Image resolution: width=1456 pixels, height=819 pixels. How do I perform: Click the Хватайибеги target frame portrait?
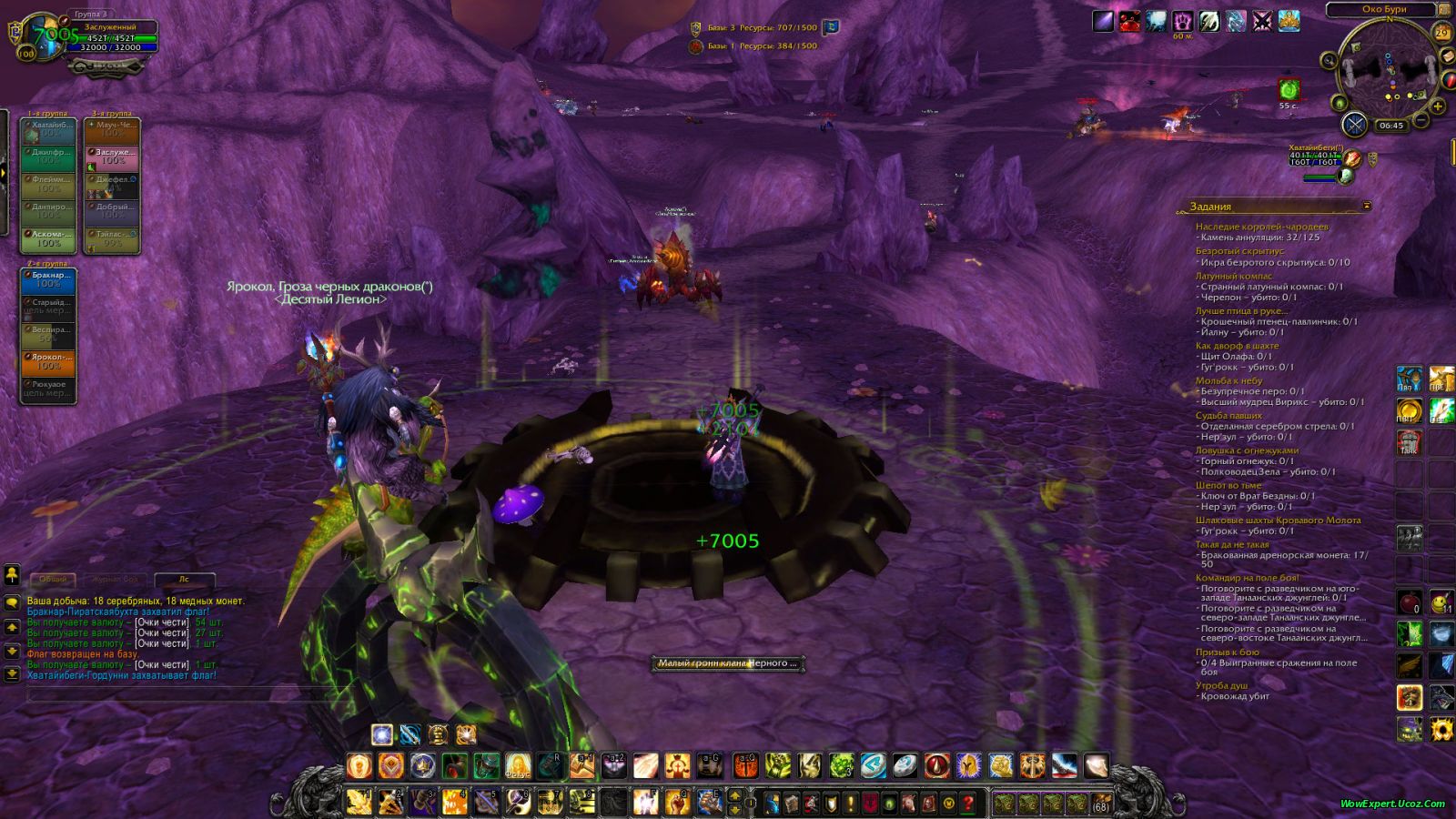1354,160
